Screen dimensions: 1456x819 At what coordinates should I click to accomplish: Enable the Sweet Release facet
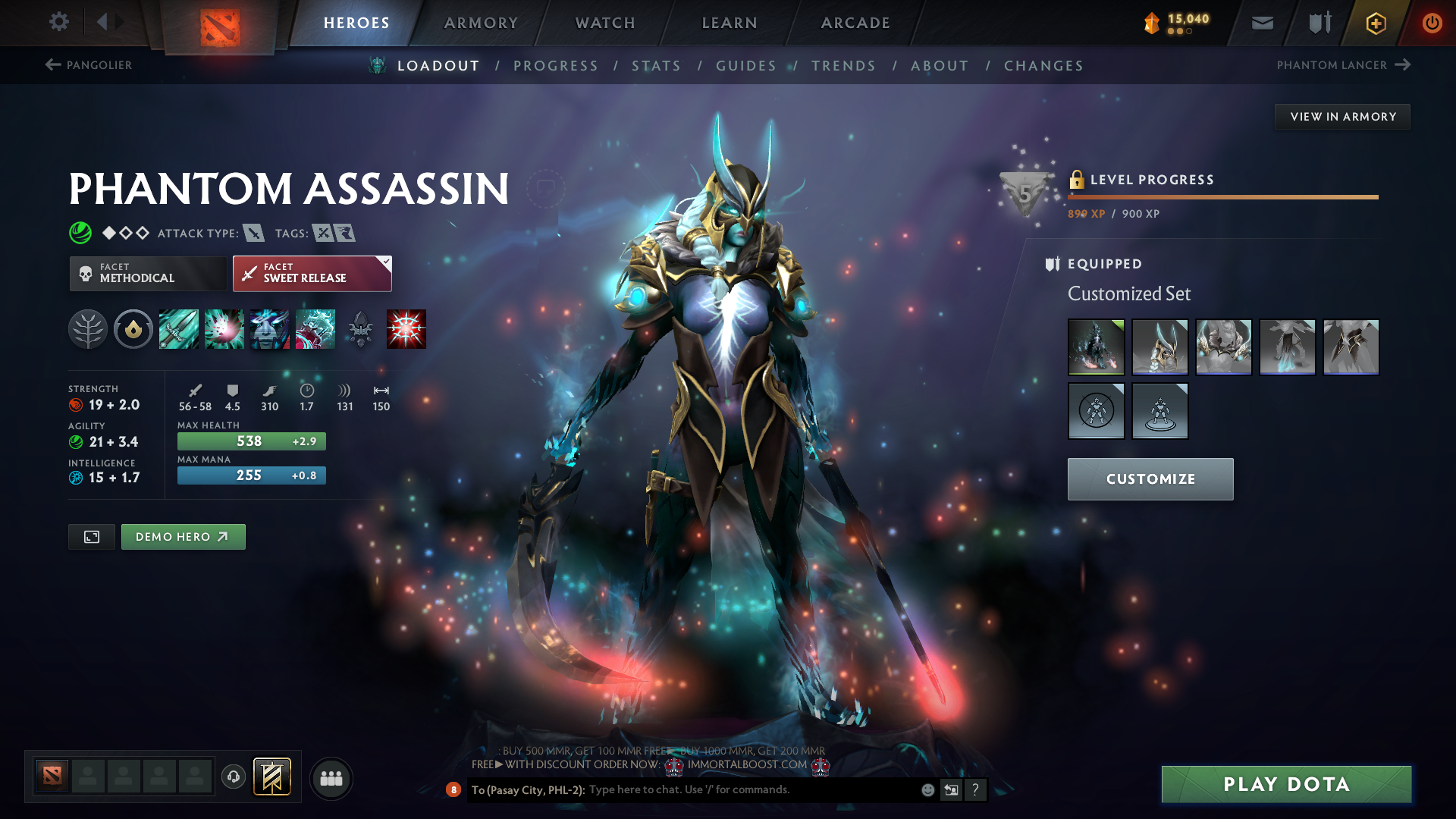click(311, 273)
